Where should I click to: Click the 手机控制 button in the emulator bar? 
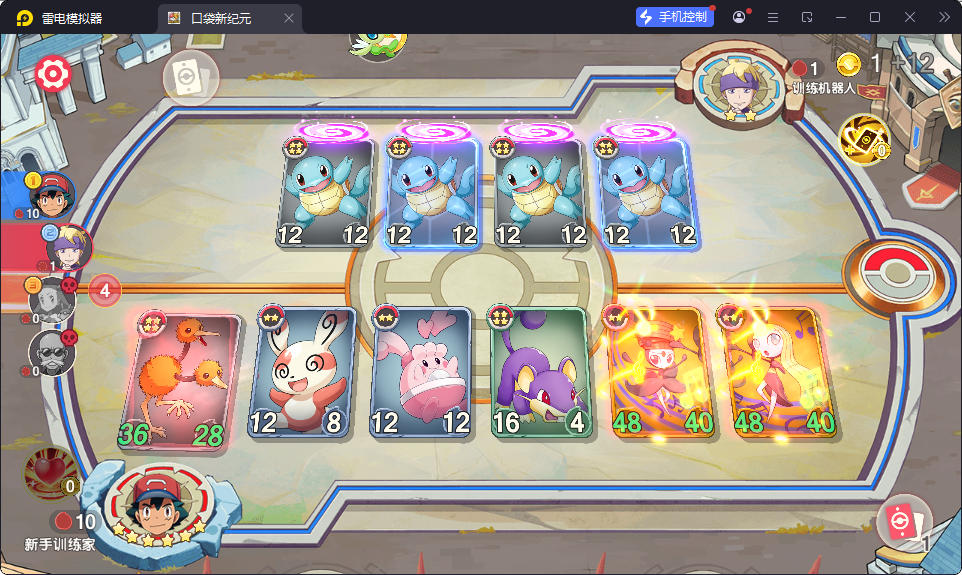tap(675, 17)
